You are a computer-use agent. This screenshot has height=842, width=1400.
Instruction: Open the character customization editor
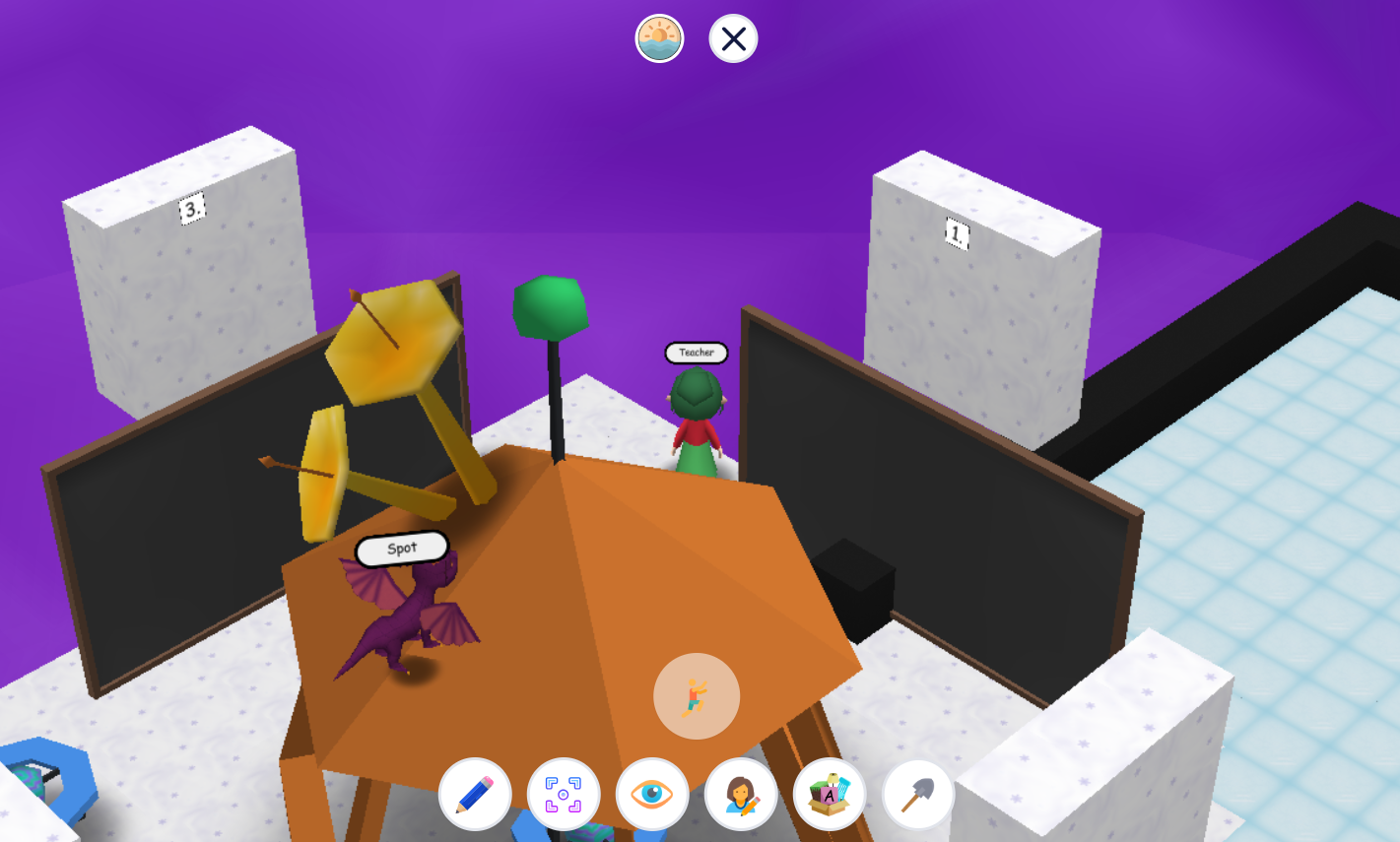pyautogui.click(x=740, y=795)
